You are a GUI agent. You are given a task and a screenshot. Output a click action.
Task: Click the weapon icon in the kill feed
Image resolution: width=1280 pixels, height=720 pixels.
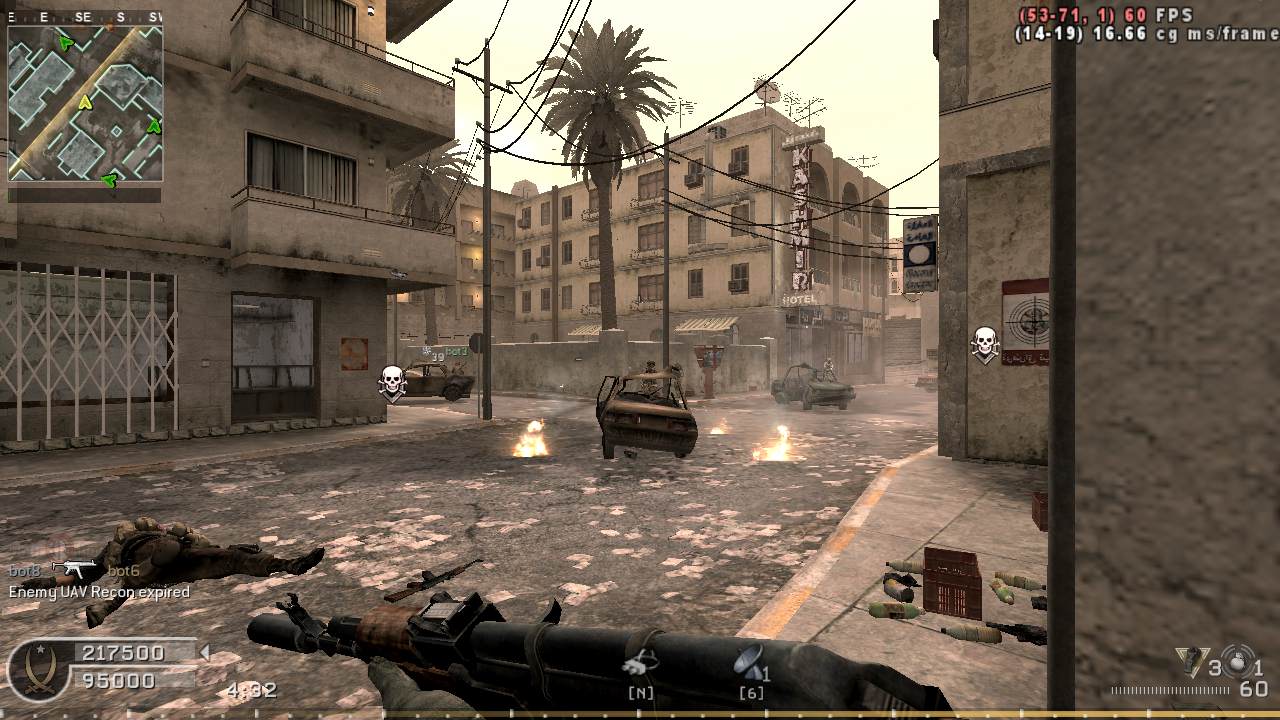(x=74, y=570)
